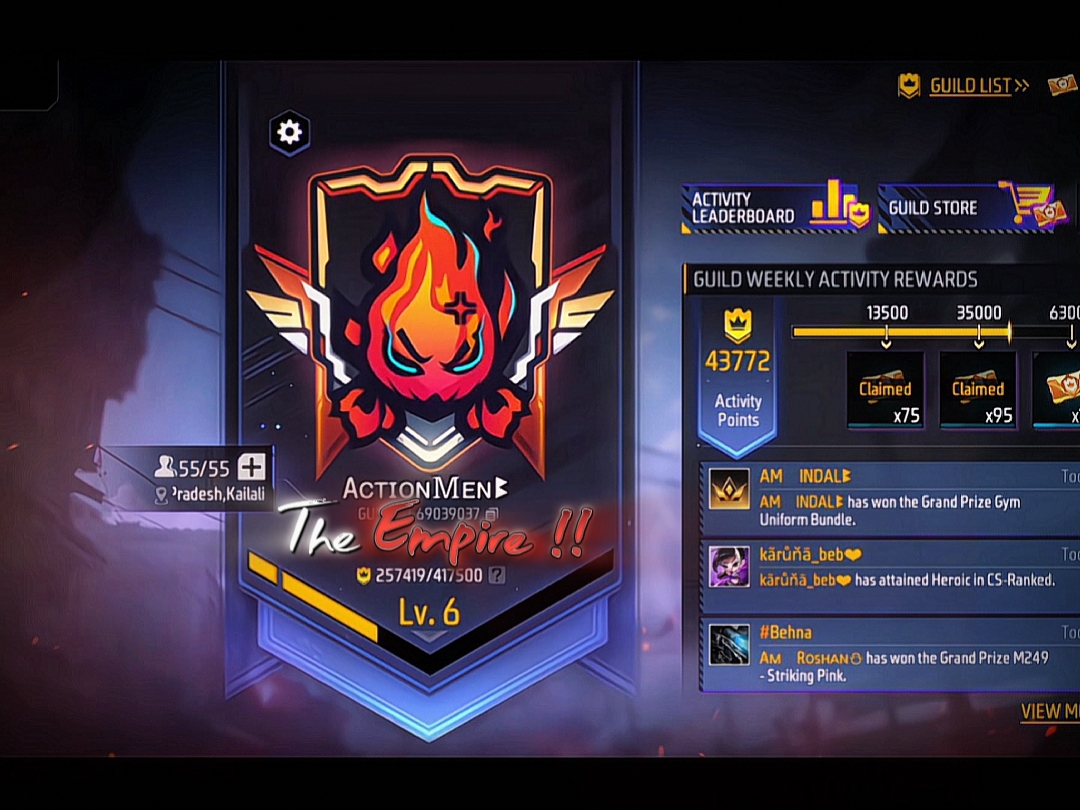Open kārůñā_beb's Heroic CS-Ranked feed entry
This screenshot has width=1080, height=810.
pyautogui.click(x=890, y=566)
